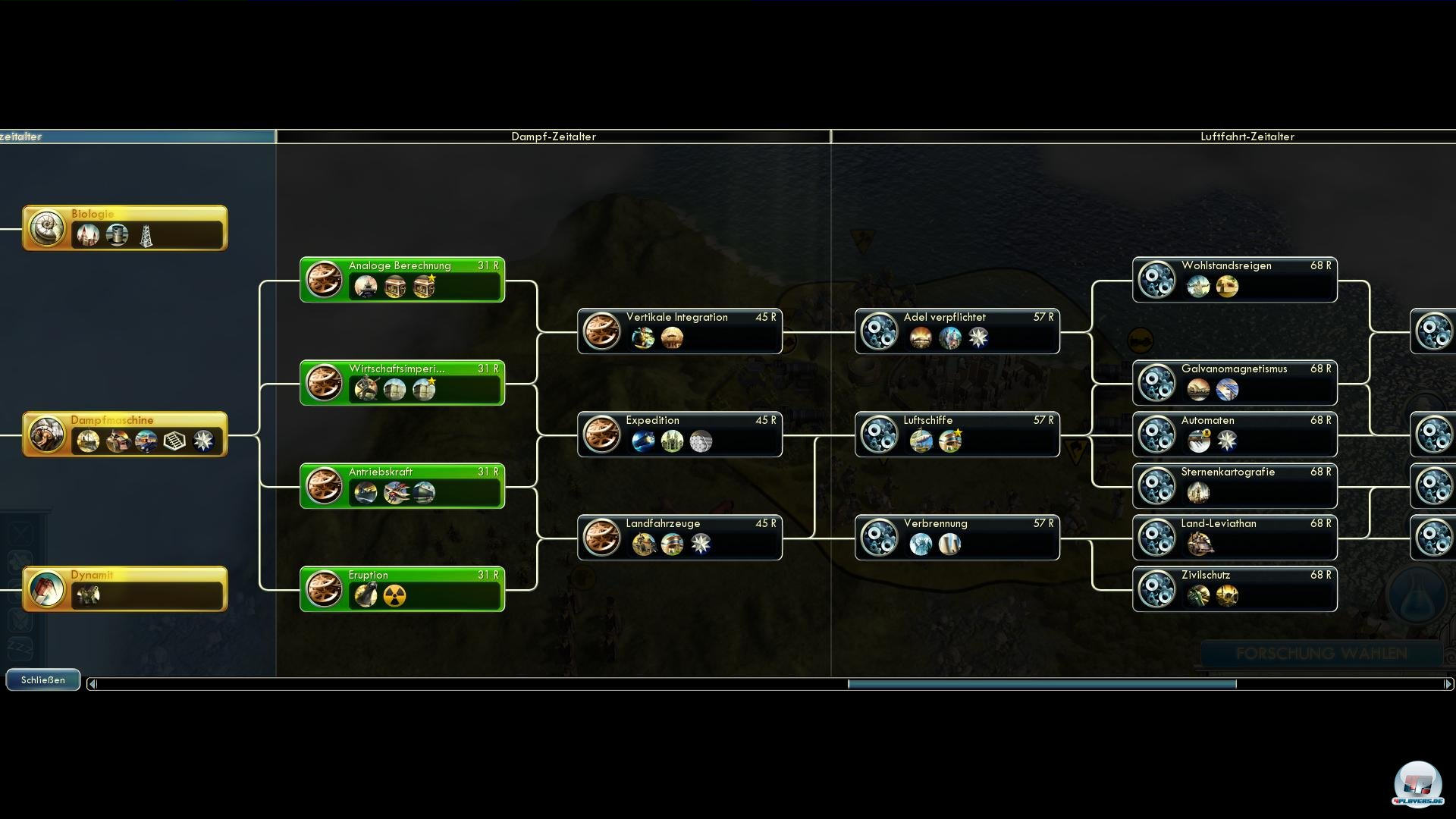
Task: Select Vertikale Integration tech
Action: tap(679, 331)
